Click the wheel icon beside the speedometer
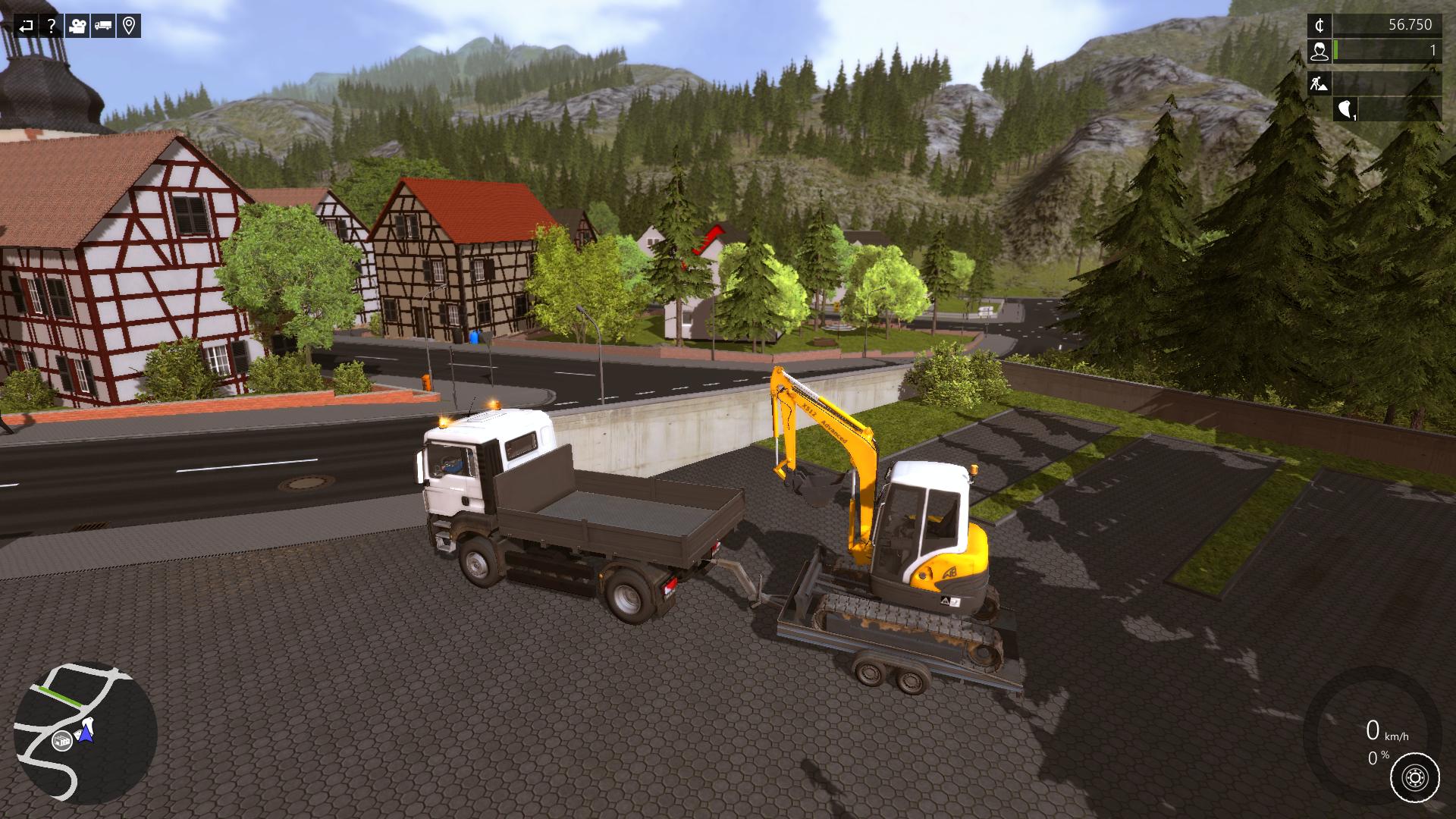 (1415, 777)
